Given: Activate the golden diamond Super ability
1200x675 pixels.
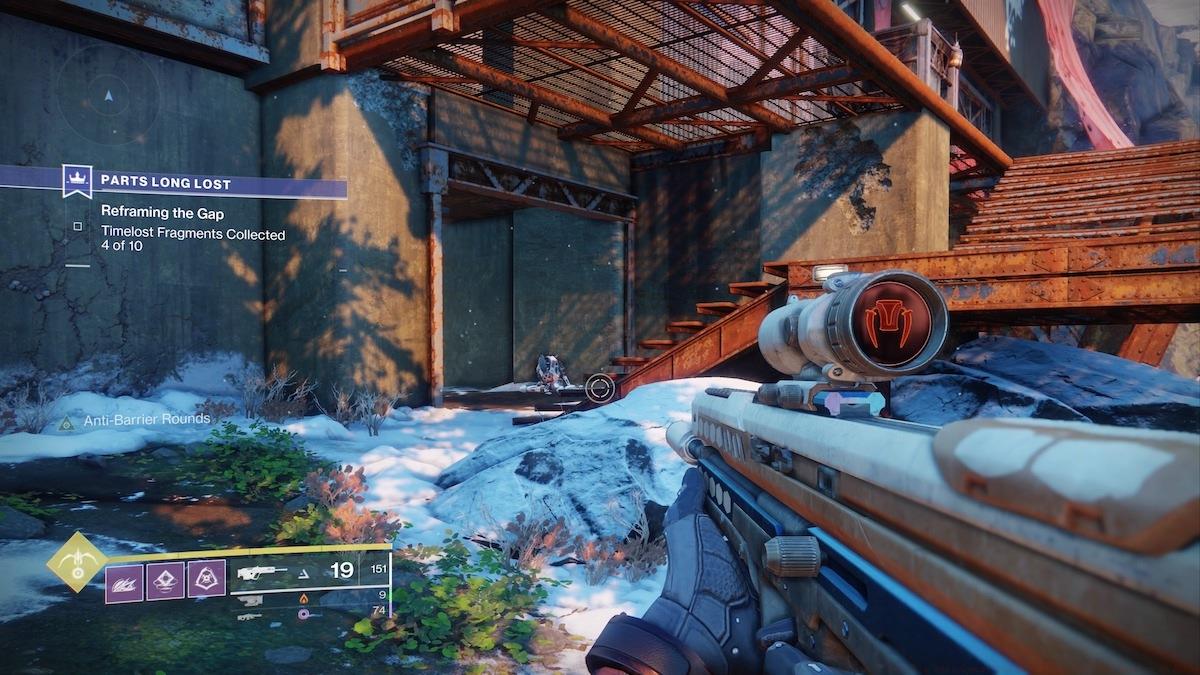Looking at the screenshot, I should [x=77, y=562].
